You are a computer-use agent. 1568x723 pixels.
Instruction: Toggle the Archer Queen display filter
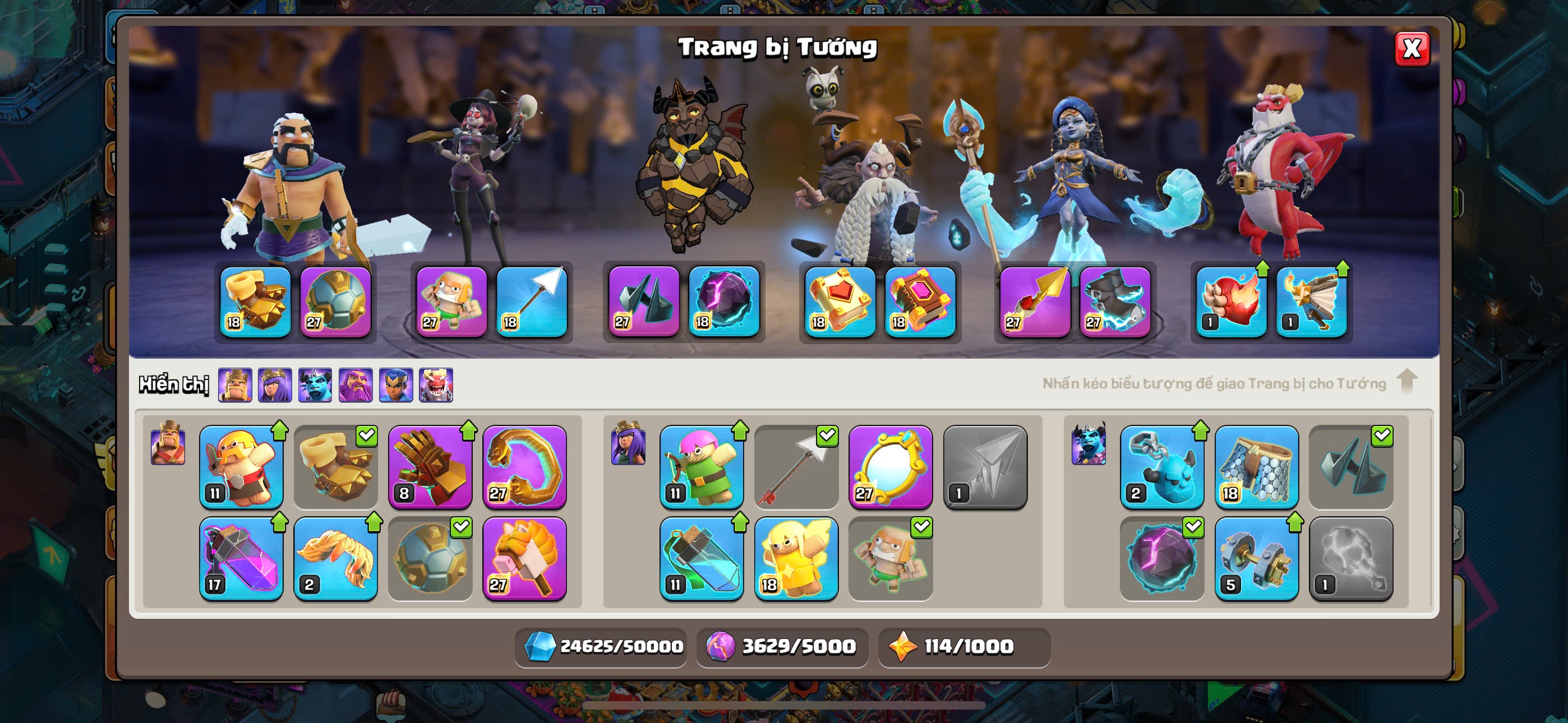tap(275, 384)
